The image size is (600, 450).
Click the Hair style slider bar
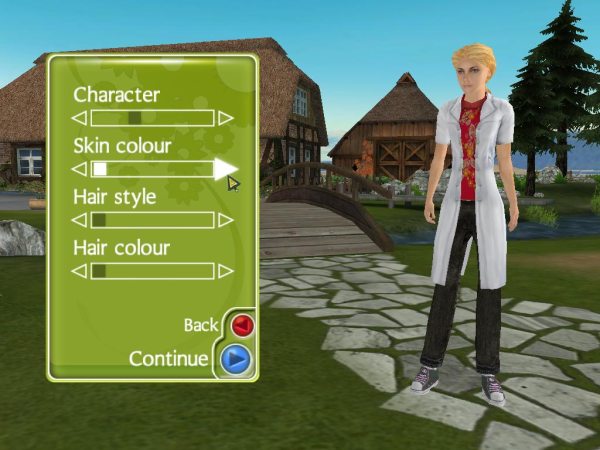coord(152,220)
